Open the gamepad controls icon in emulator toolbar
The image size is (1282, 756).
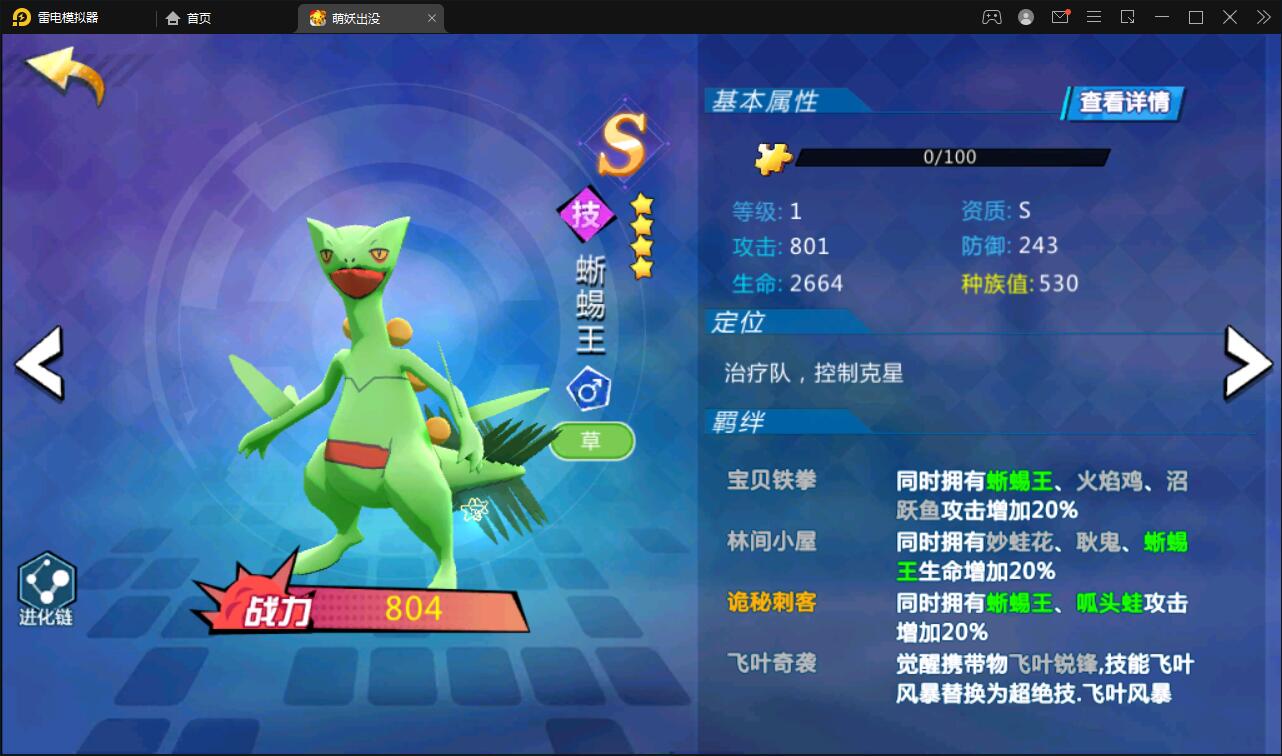(x=991, y=17)
